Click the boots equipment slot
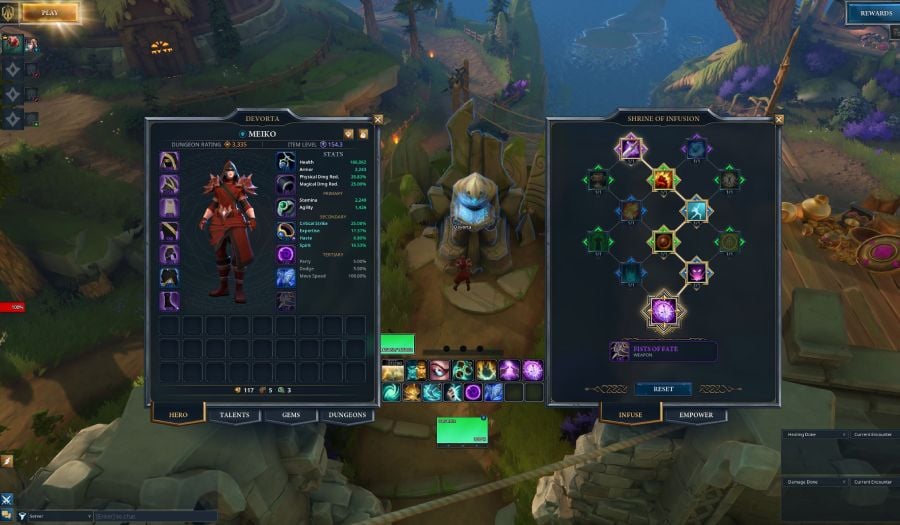Viewport: 900px width, 525px height. 170,300
